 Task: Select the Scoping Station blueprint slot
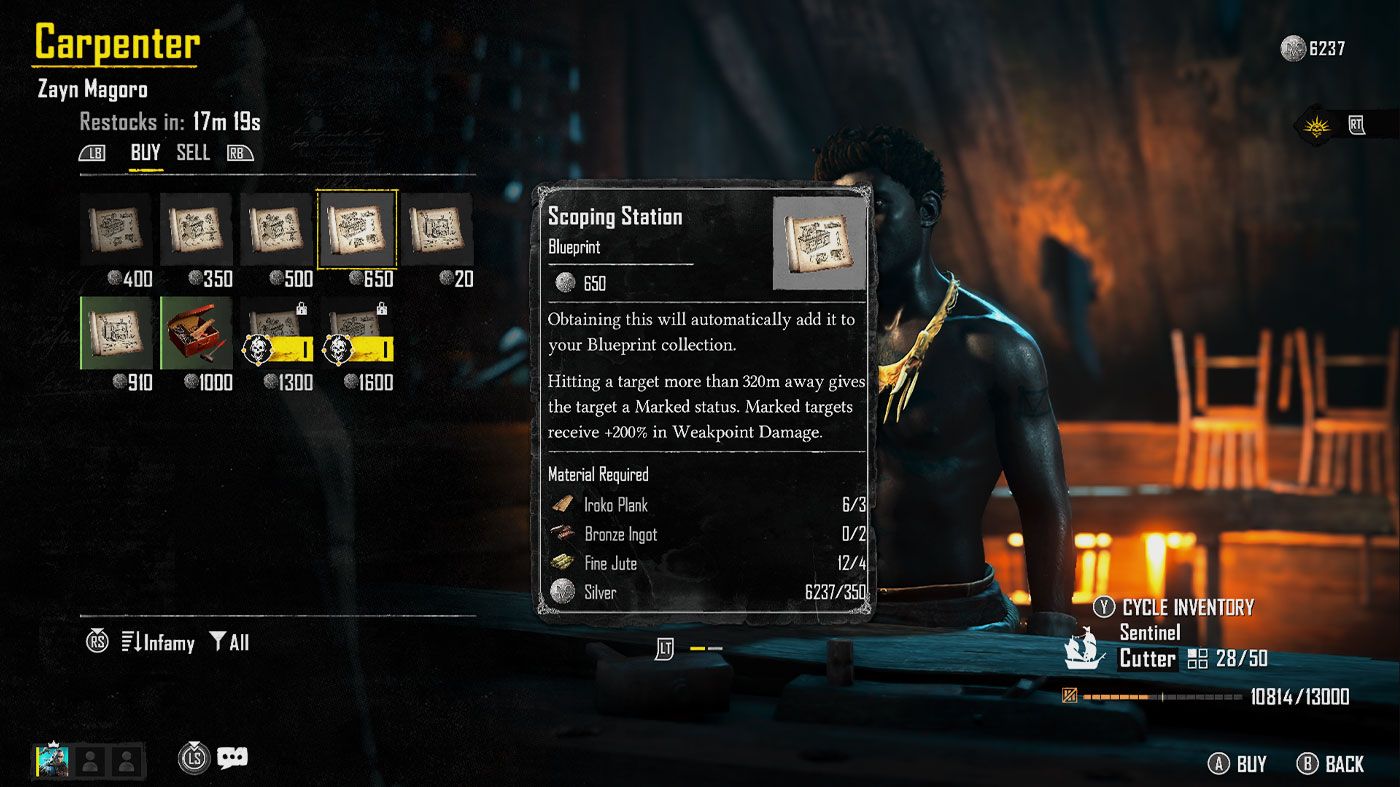(357, 230)
